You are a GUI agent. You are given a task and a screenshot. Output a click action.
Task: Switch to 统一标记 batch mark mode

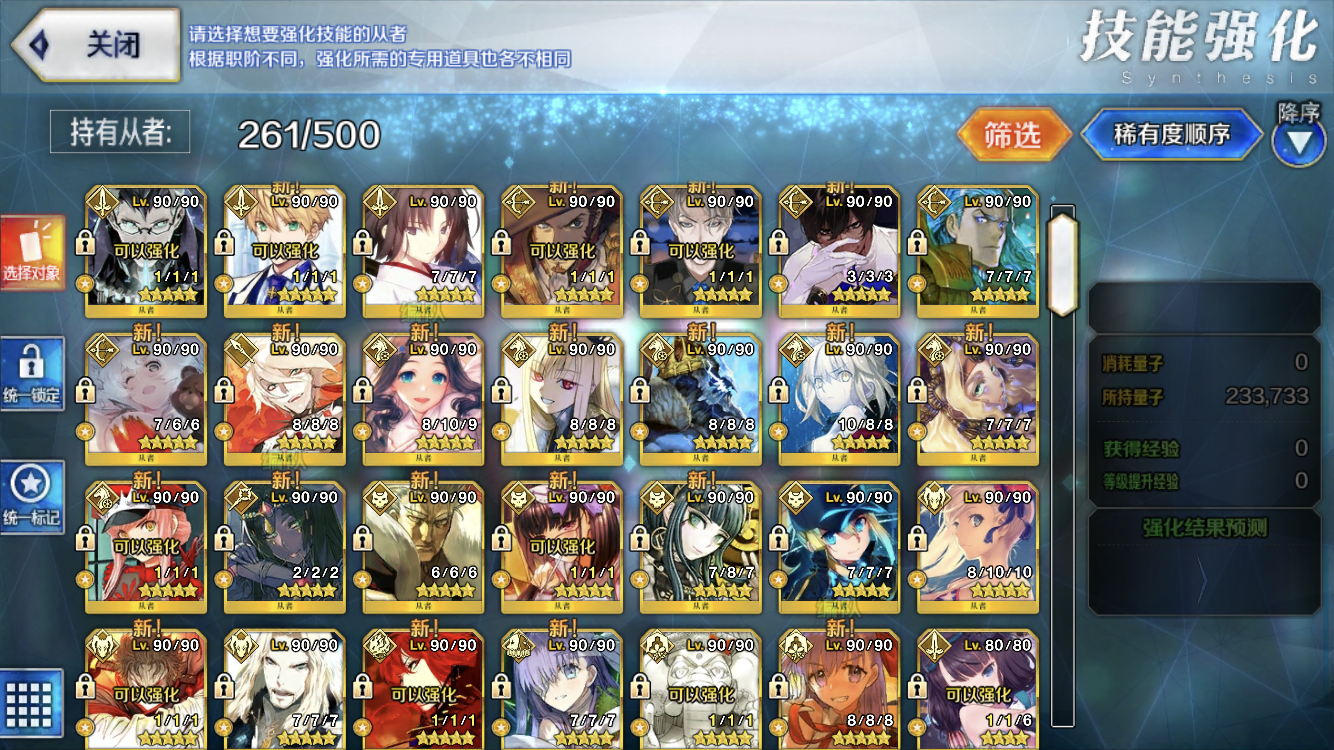click(x=32, y=497)
